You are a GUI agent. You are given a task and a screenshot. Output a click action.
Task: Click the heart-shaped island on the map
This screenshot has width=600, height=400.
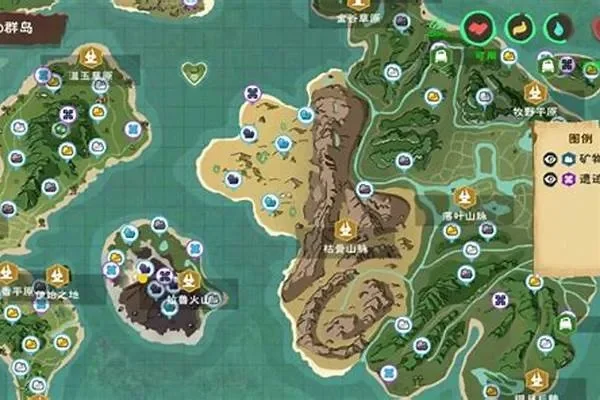pos(195,72)
